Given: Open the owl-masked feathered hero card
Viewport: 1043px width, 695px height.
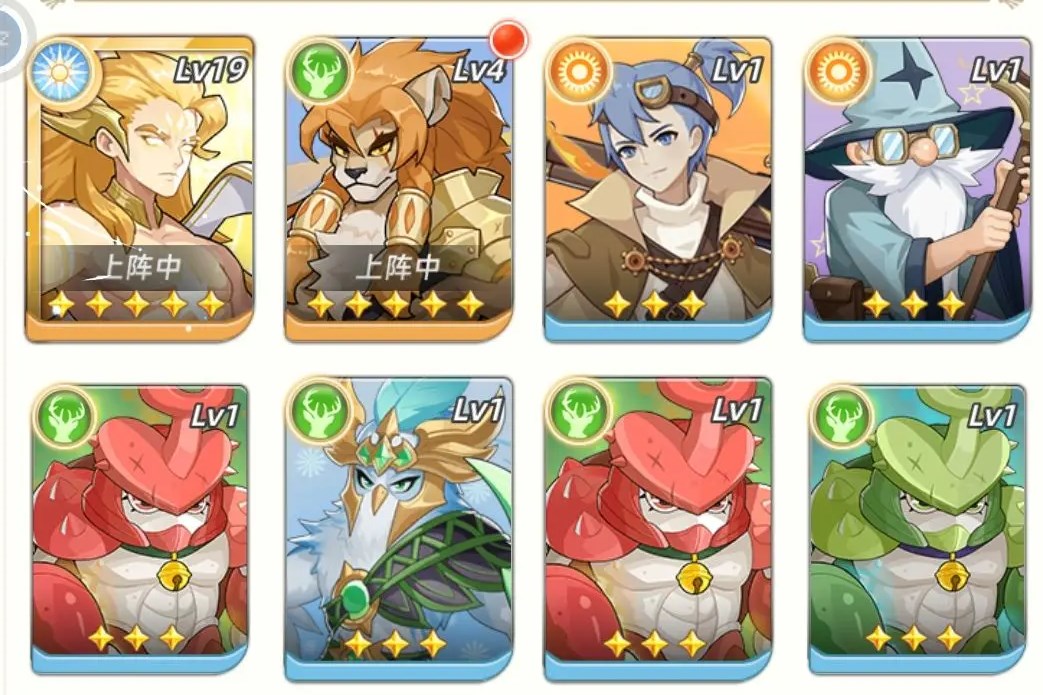Looking at the screenshot, I should point(398,525).
